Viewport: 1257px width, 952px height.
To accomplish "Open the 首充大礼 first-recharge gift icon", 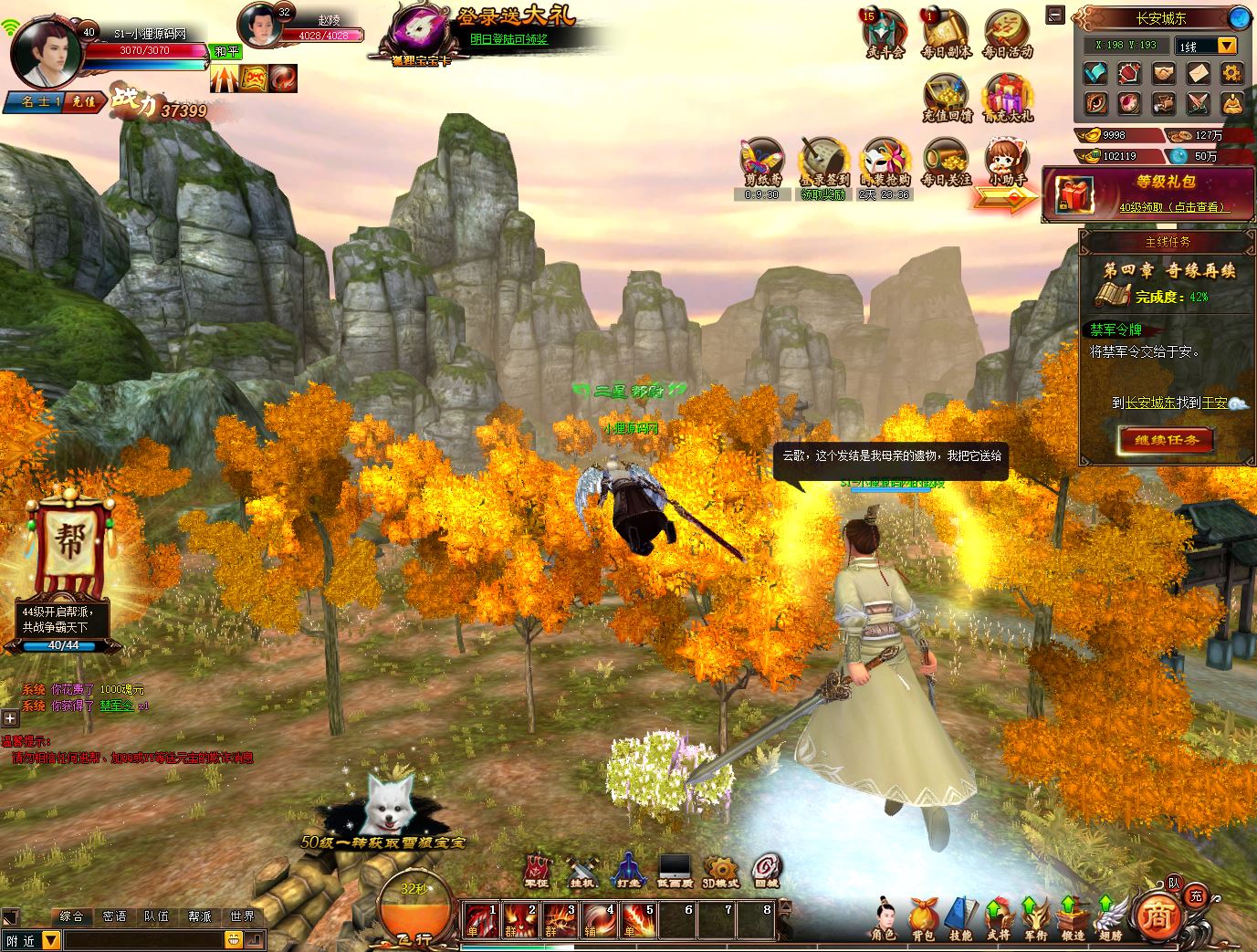I will (x=1007, y=97).
